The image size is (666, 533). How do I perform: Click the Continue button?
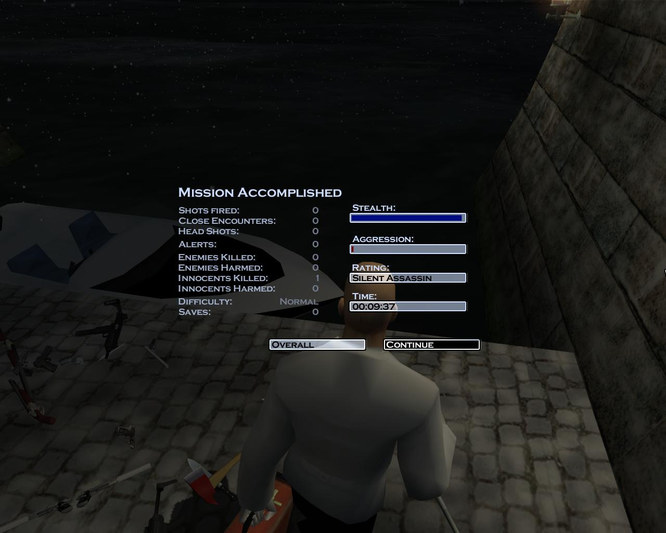click(431, 345)
